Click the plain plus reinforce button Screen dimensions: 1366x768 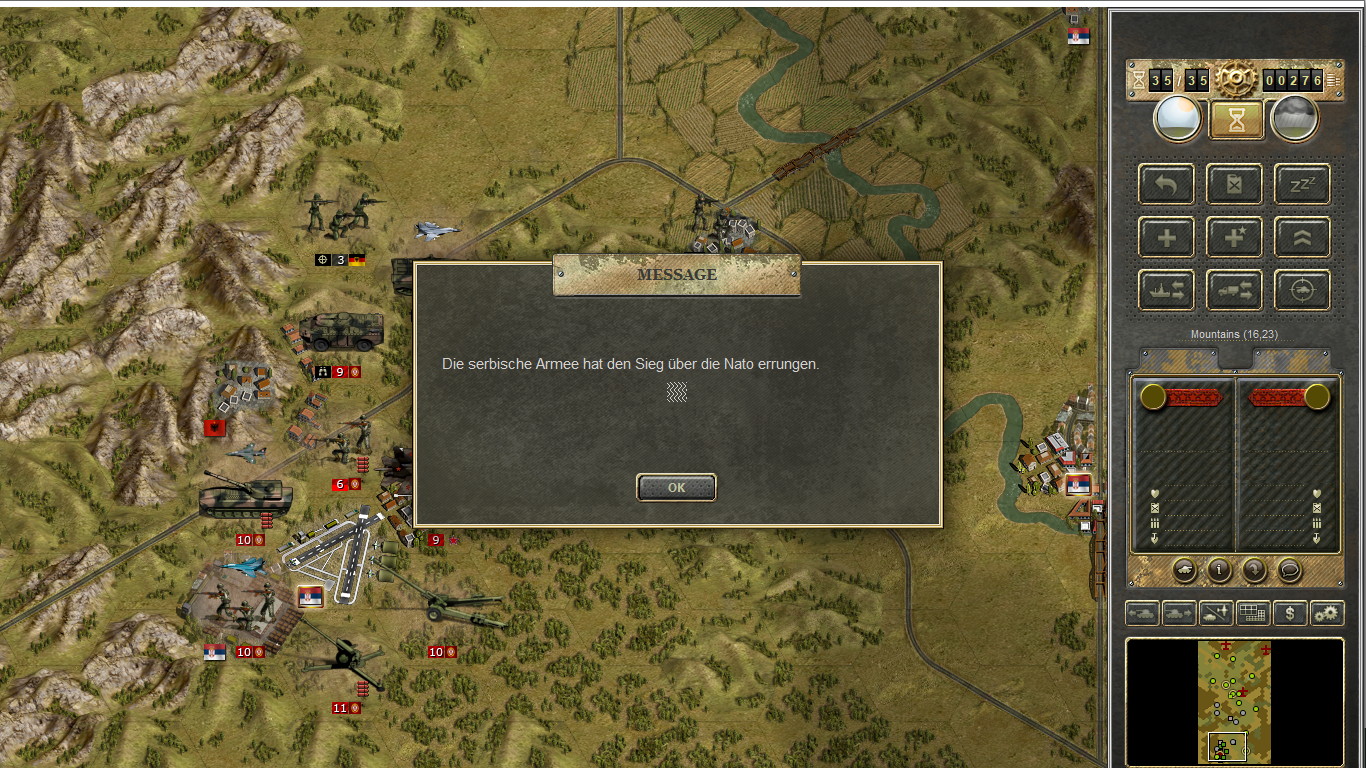tap(1166, 237)
